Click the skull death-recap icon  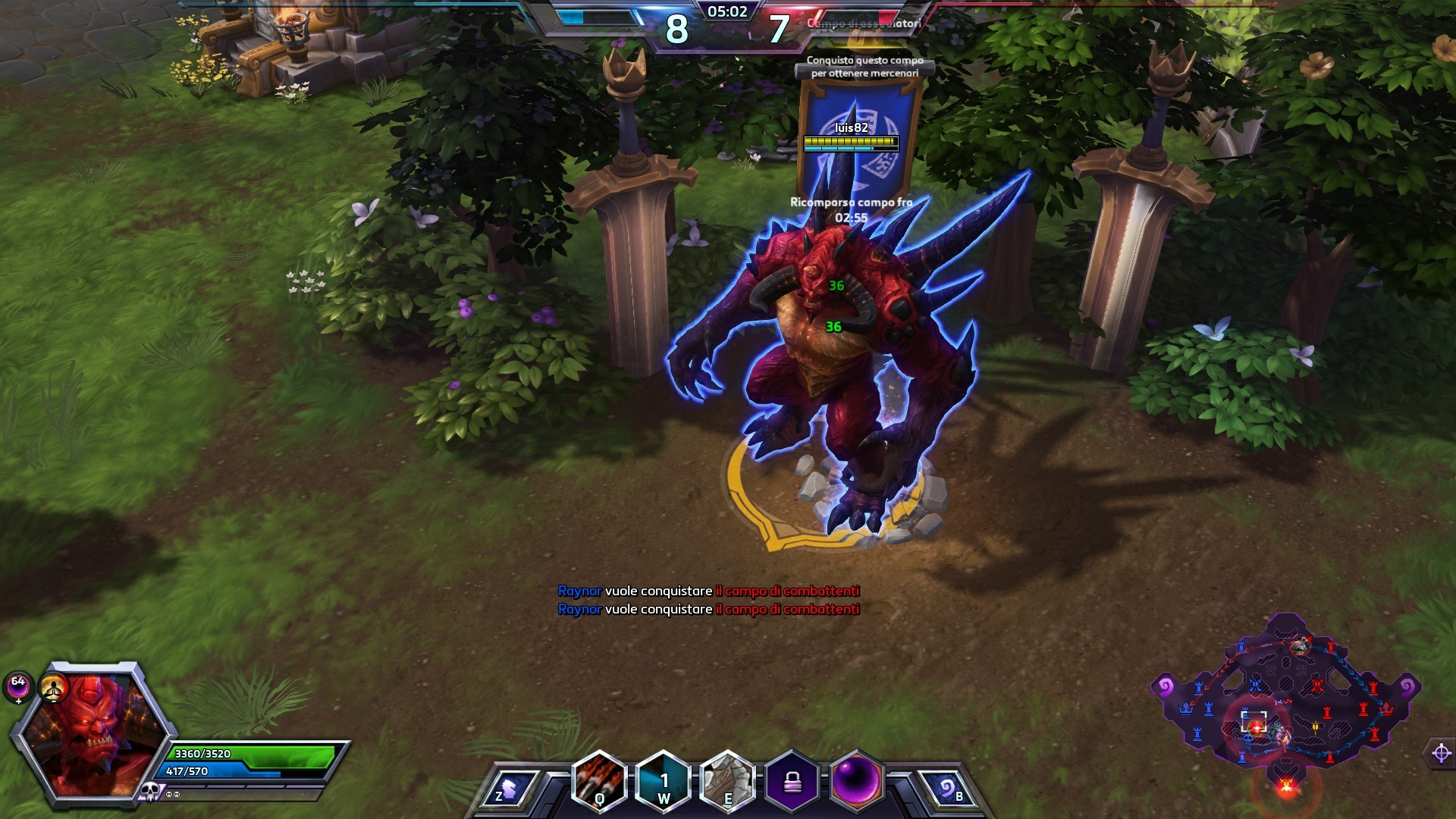(x=149, y=792)
